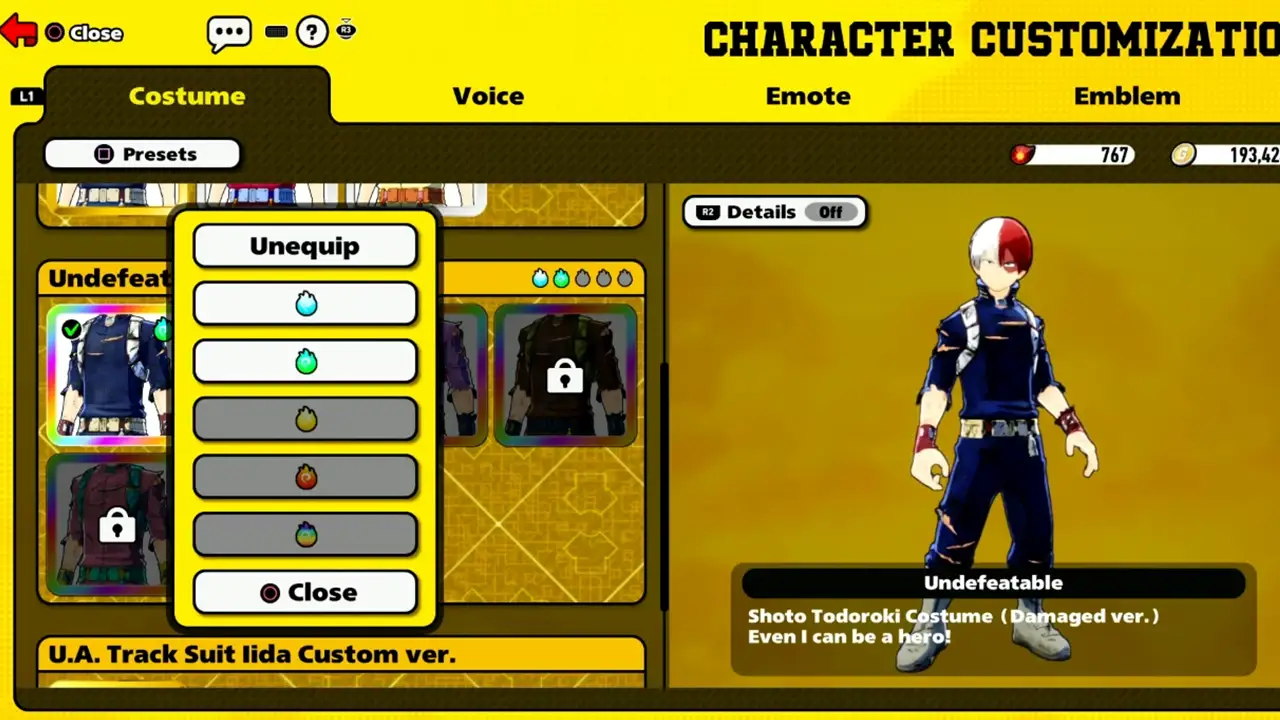
Task: Switch to the Voice tab
Action: coord(488,96)
